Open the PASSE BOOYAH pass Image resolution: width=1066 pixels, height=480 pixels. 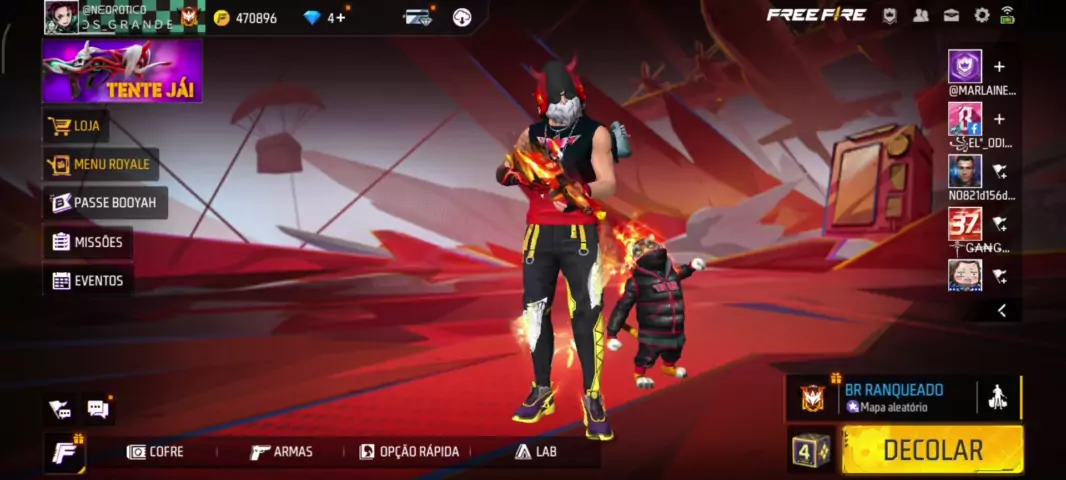click(105, 203)
